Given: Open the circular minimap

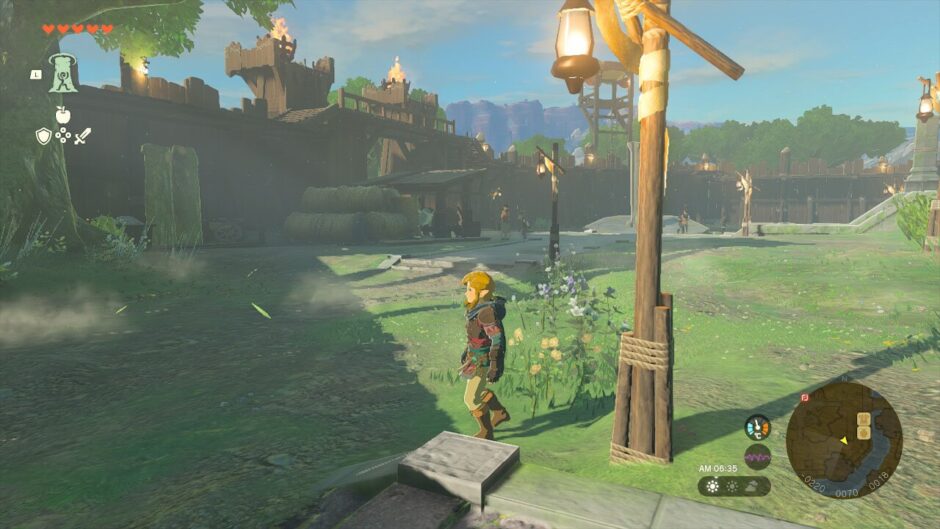Looking at the screenshot, I should 843,439.
